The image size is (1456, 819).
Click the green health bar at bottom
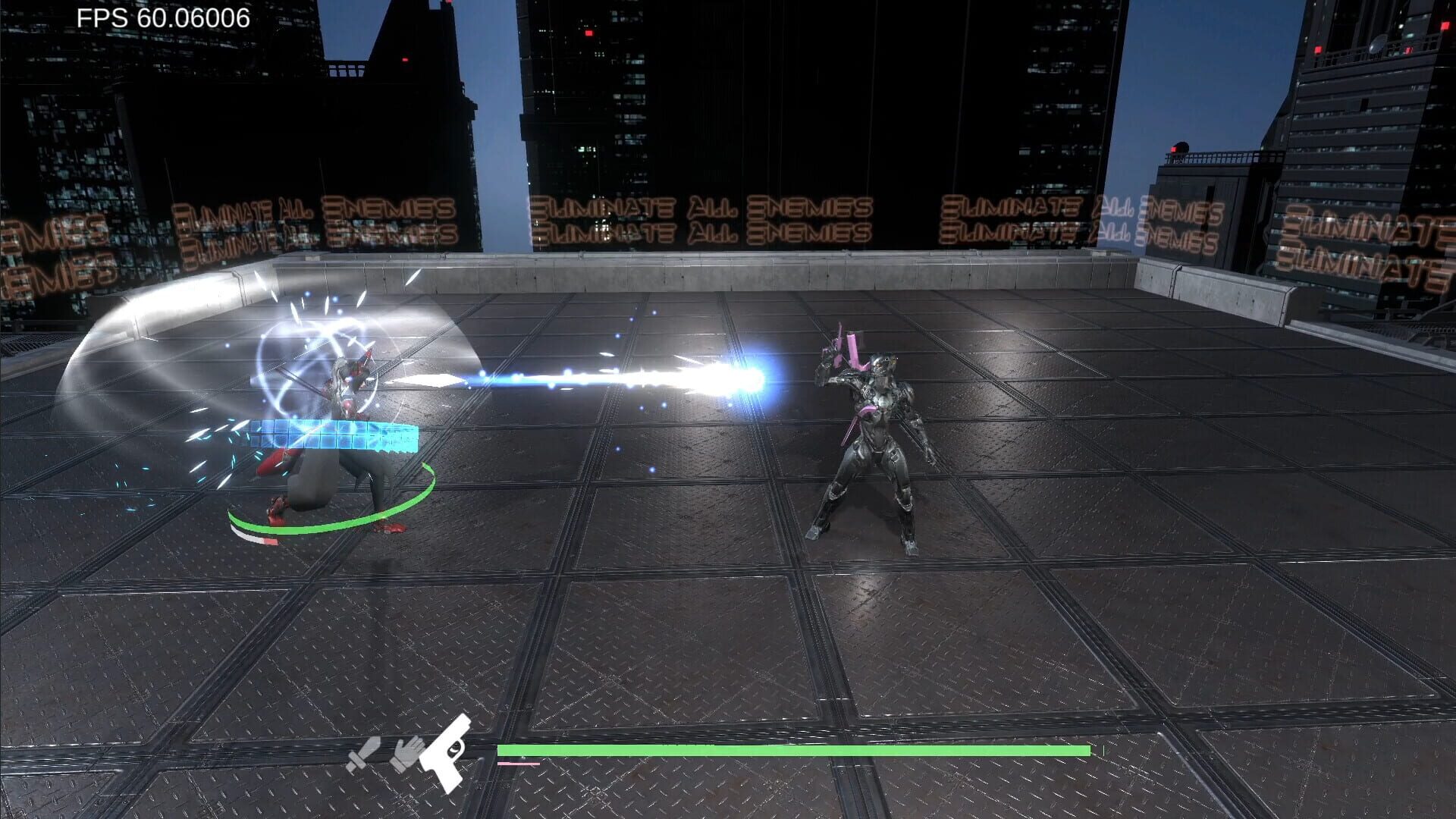[x=796, y=751]
